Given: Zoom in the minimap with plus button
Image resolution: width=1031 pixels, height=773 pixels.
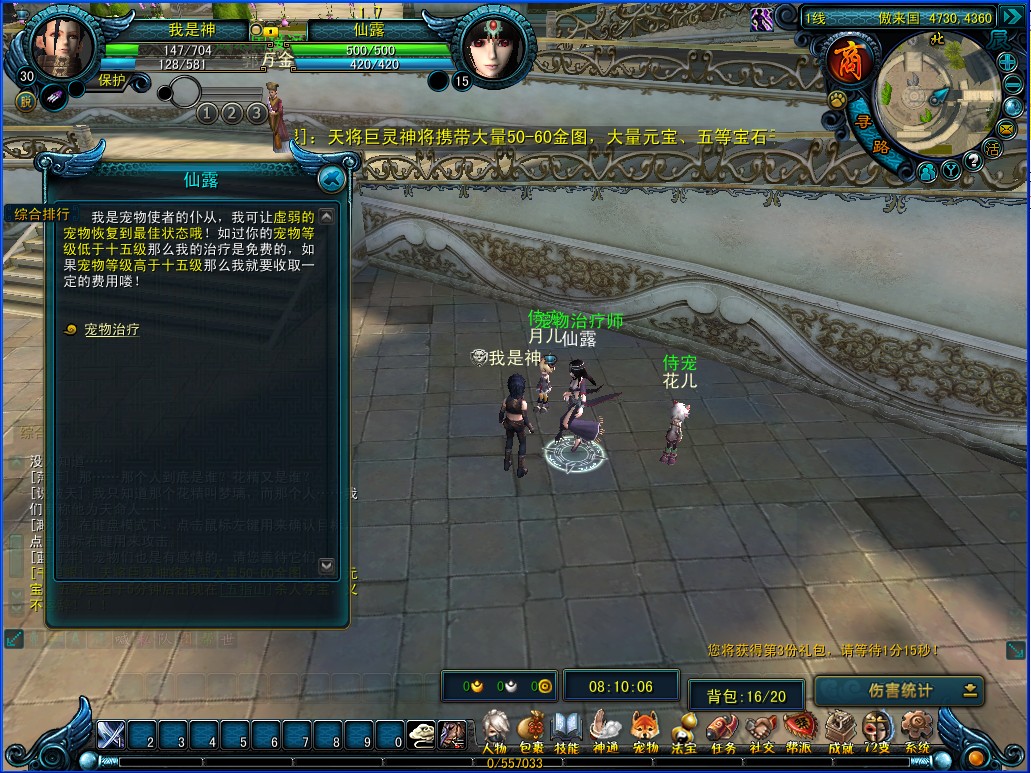Looking at the screenshot, I should (1006, 63).
